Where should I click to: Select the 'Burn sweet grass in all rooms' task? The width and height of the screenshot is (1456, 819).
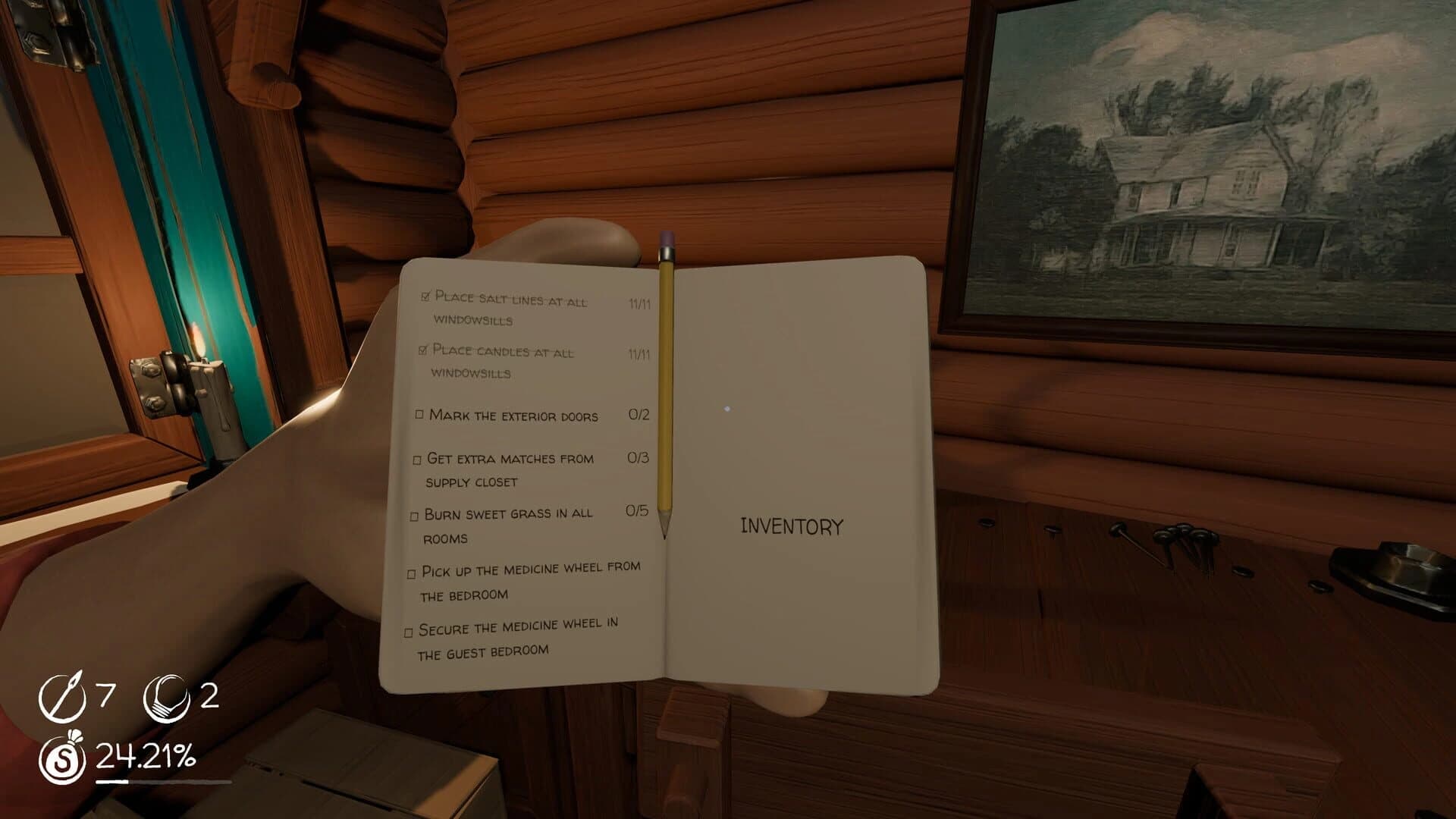[x=507, y=525]
